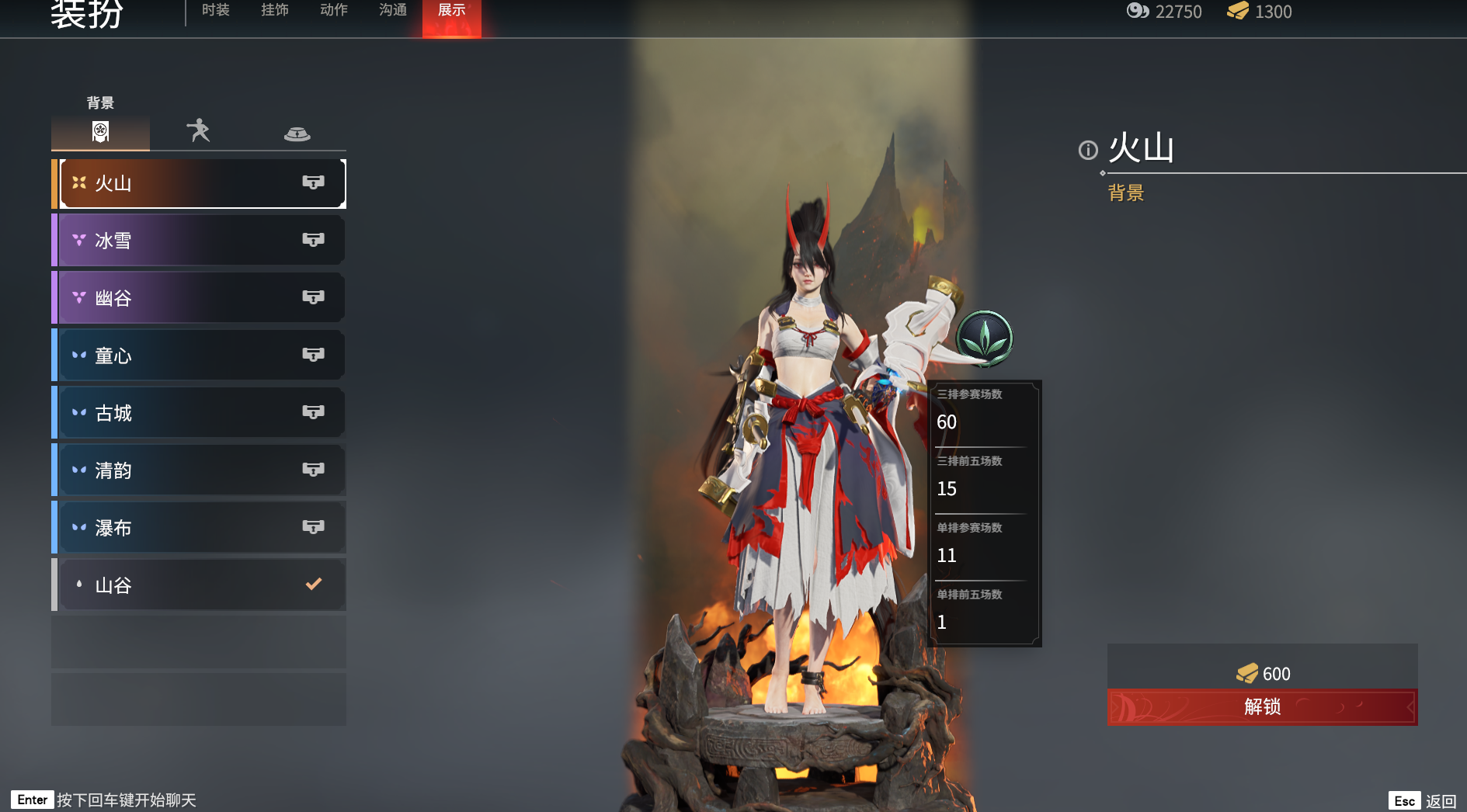Switch to the pose figure category
The height and width of the screenshot is (812, 1467).
[199, 130]
